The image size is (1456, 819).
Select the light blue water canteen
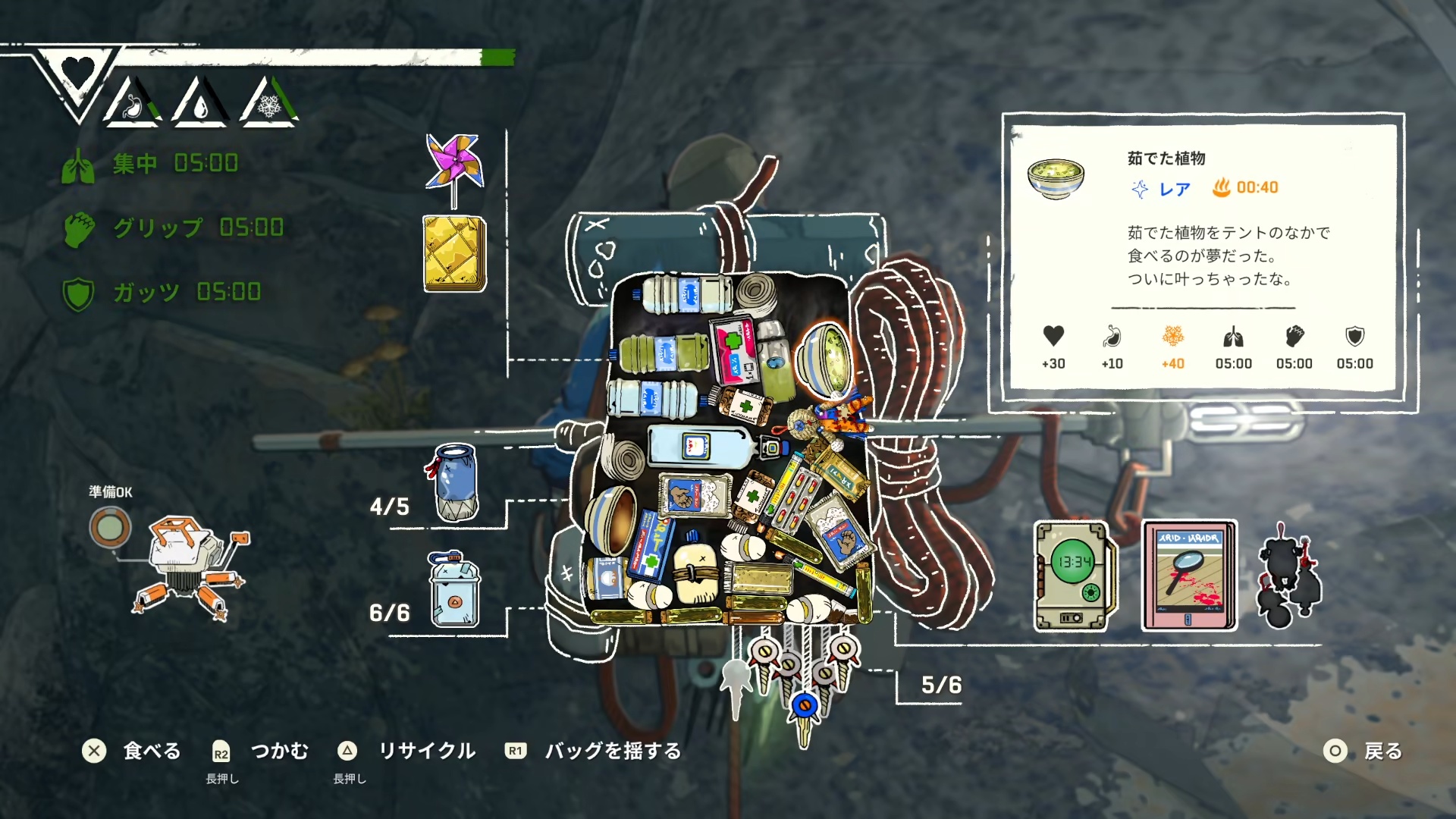point(454,591)
